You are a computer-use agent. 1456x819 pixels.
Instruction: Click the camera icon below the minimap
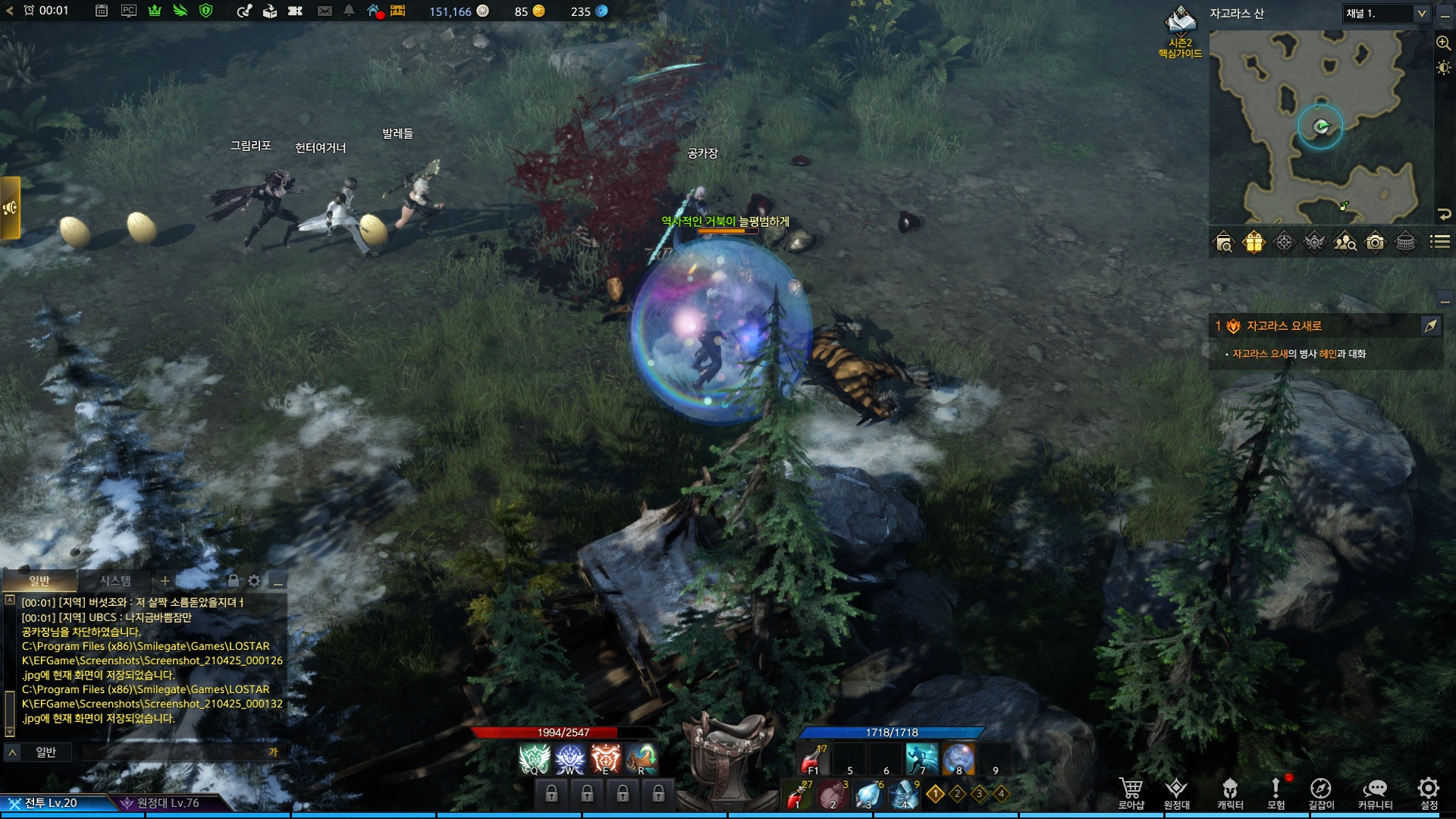point(1375,242)
